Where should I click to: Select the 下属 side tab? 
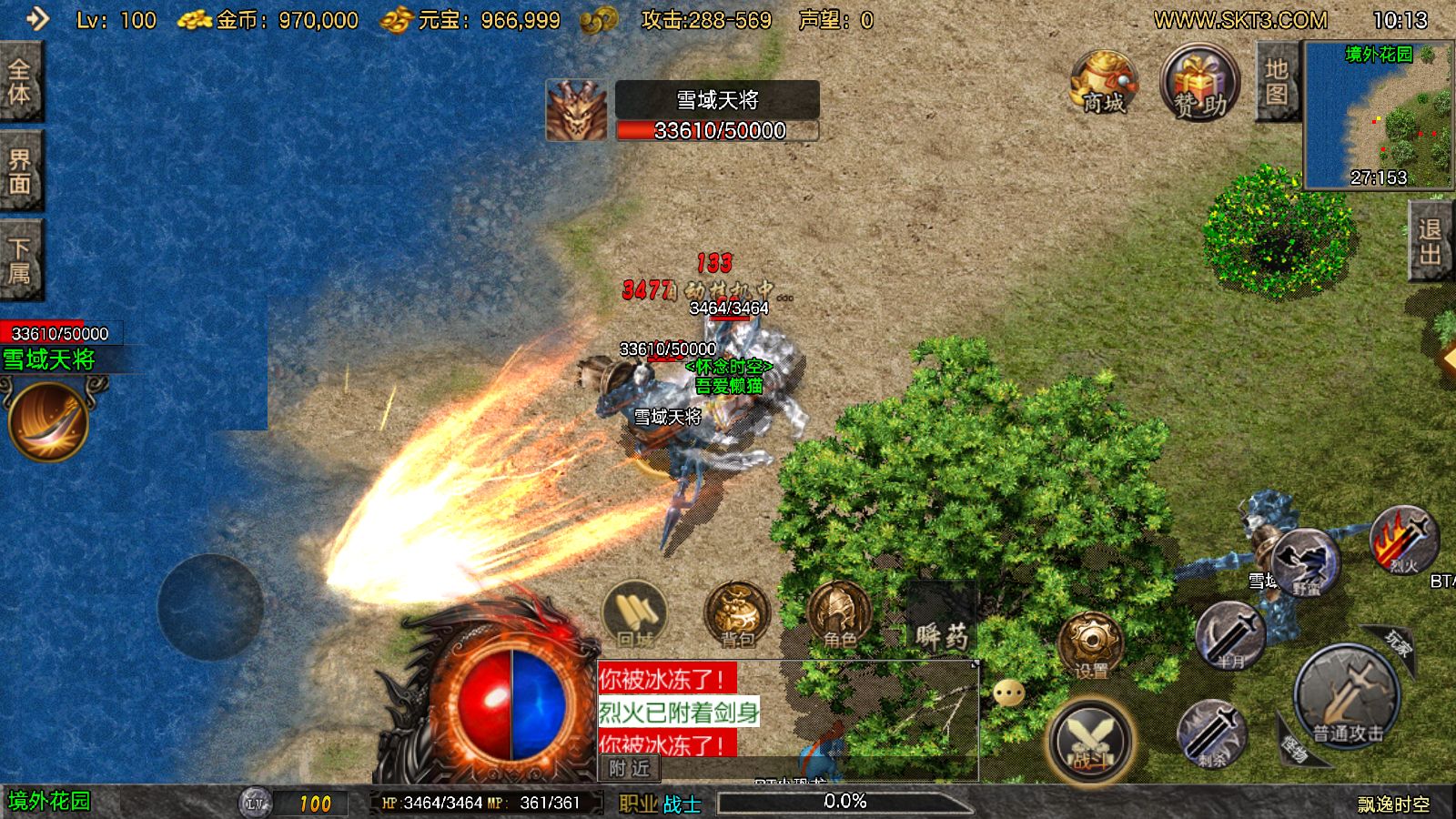[x=20, y=261]
